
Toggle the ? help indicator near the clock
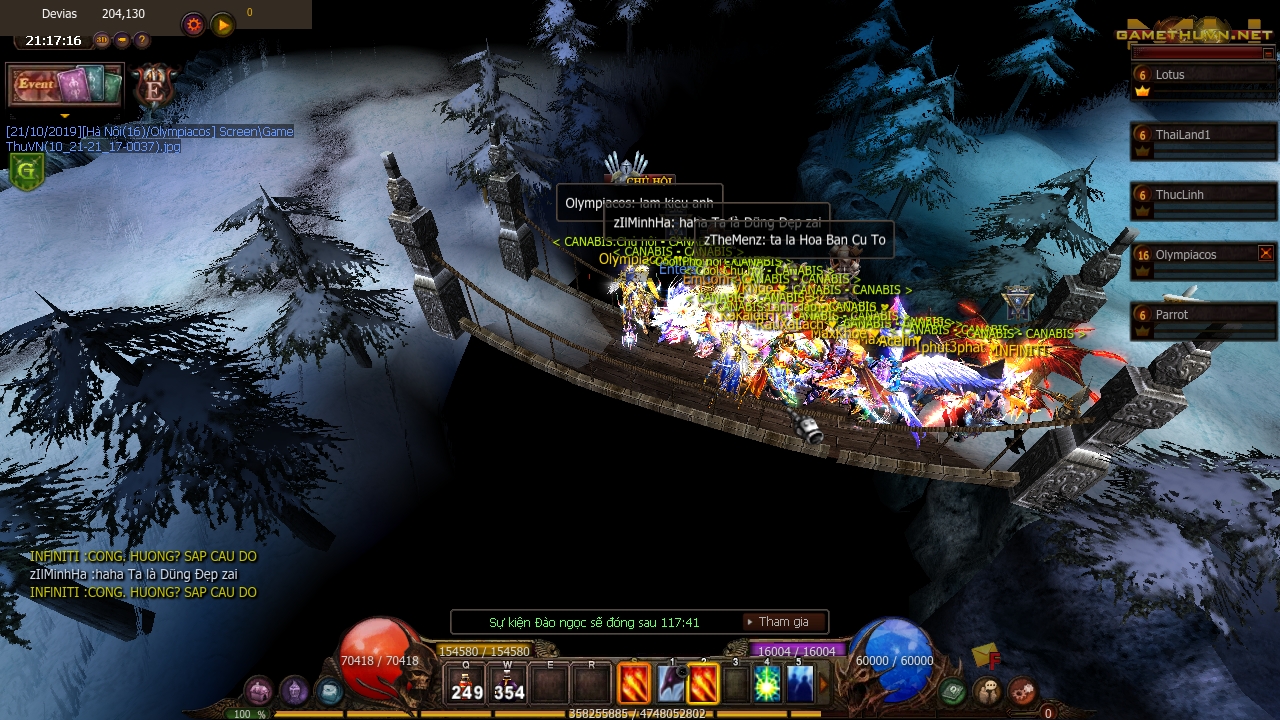[x=142, y=40]
